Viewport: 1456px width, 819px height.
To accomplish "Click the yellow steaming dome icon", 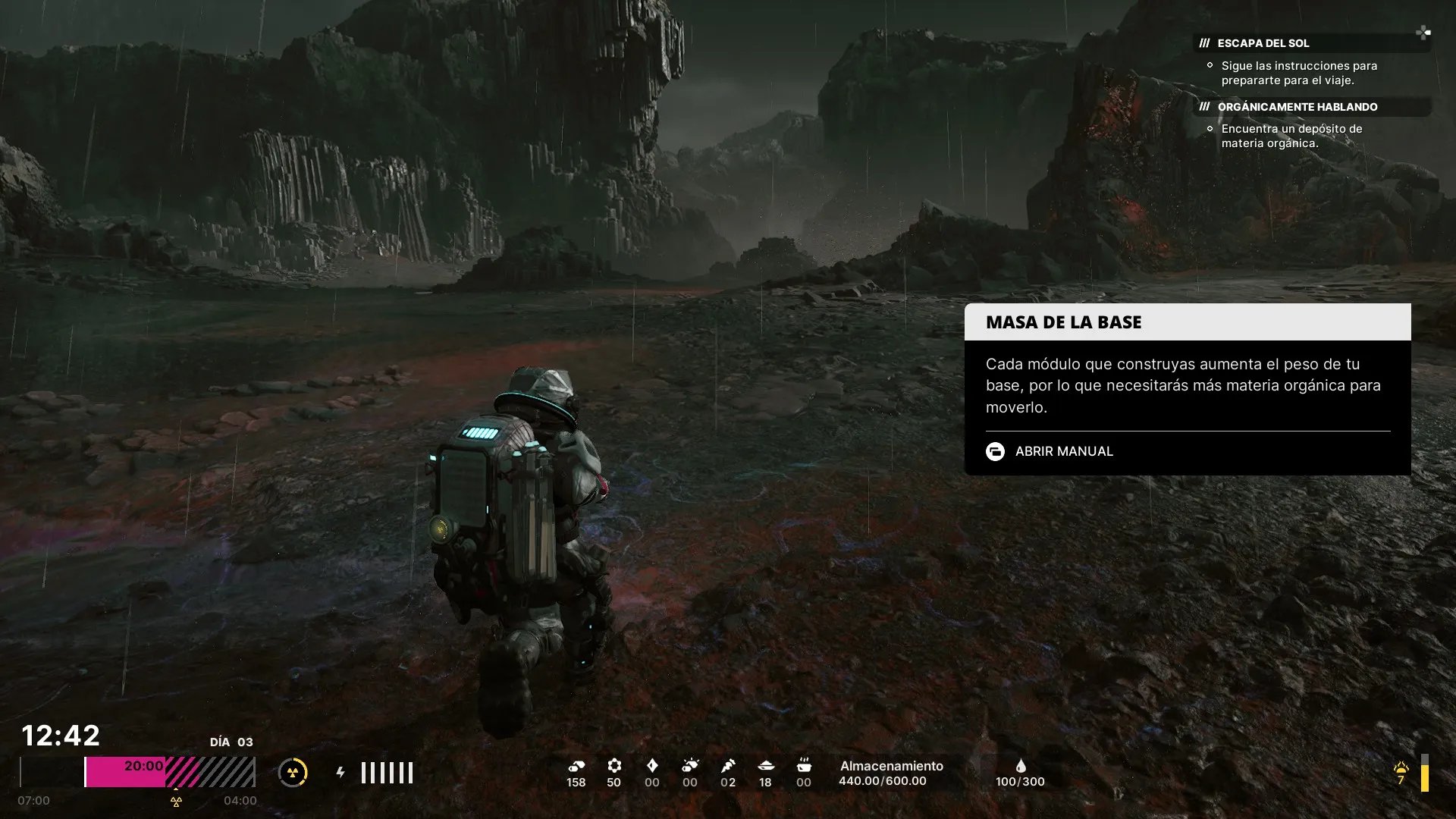I will coord(1401,767).
